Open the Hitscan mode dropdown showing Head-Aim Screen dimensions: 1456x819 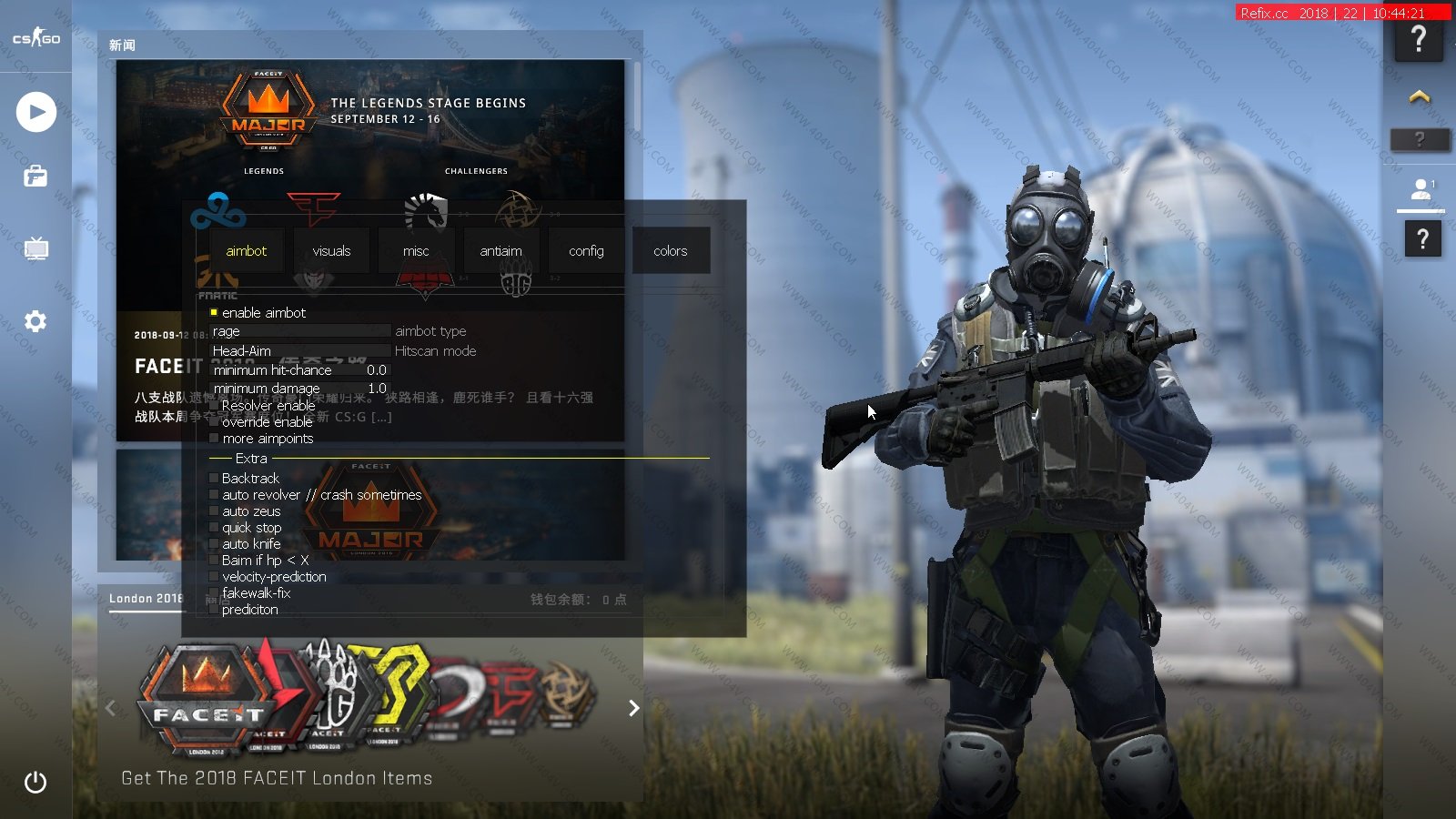[x=300, y=350]
